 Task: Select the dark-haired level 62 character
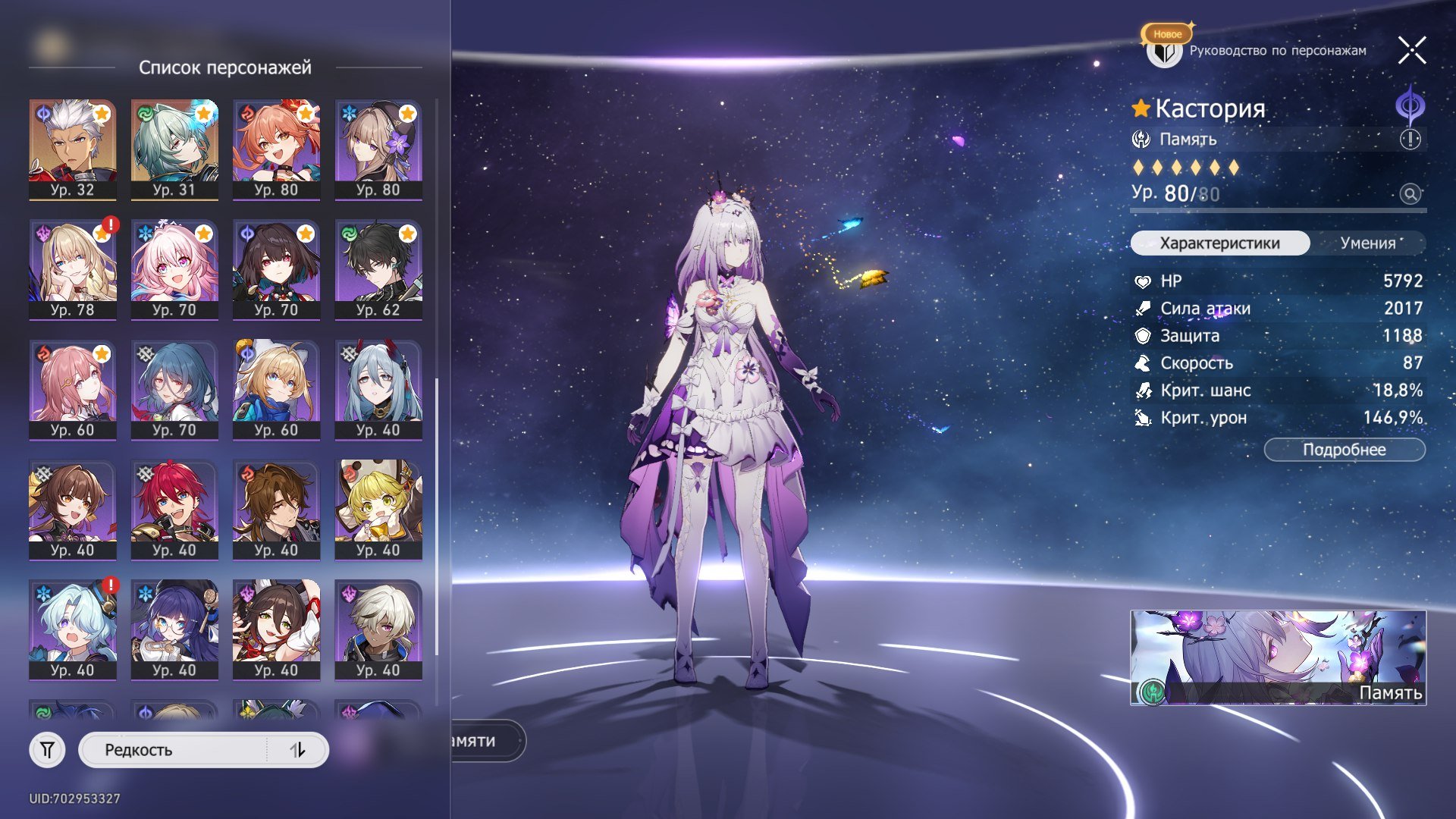pyautogui.click(x=378, y=269)
